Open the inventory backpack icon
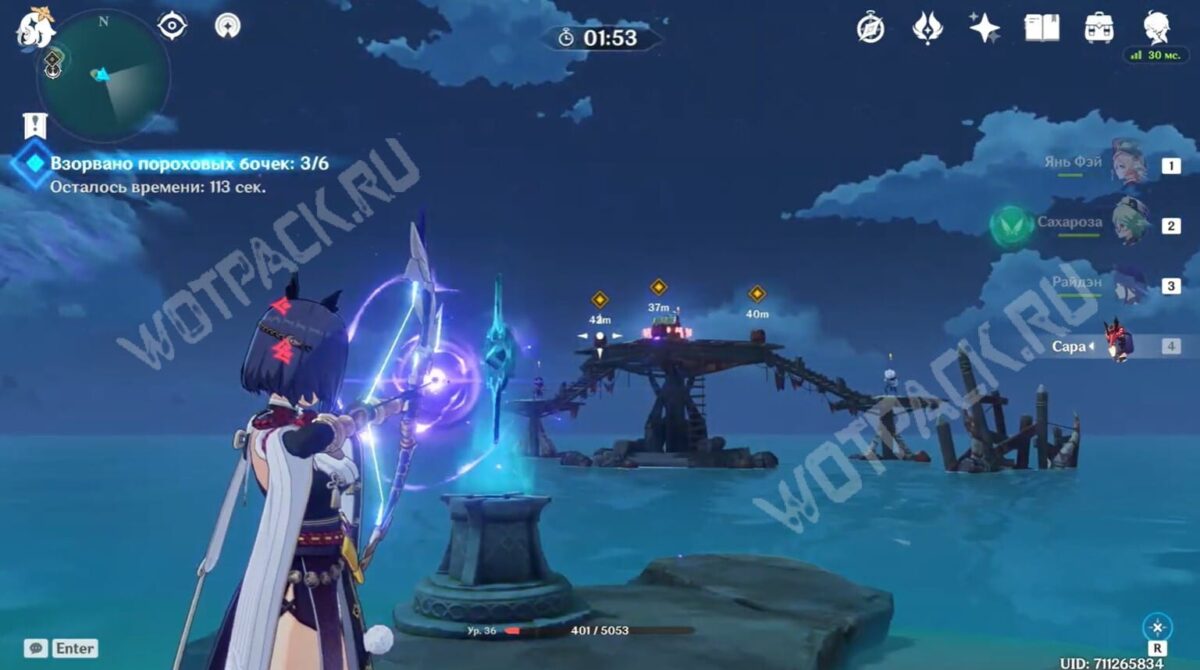This screenshot has height=670, width=1200. tap(1099, 28)
